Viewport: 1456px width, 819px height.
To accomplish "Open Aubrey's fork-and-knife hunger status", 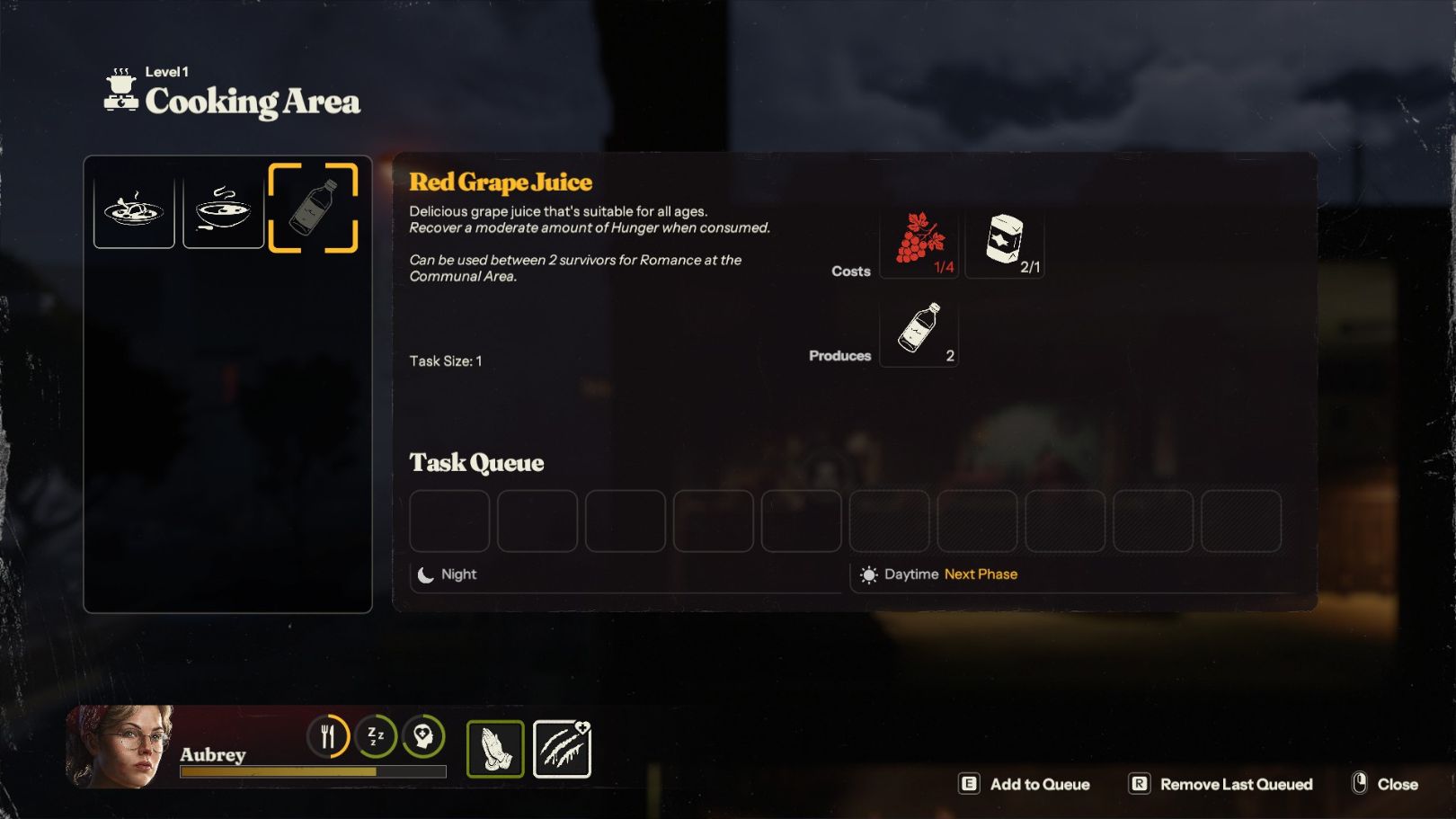I will [328, 737].
